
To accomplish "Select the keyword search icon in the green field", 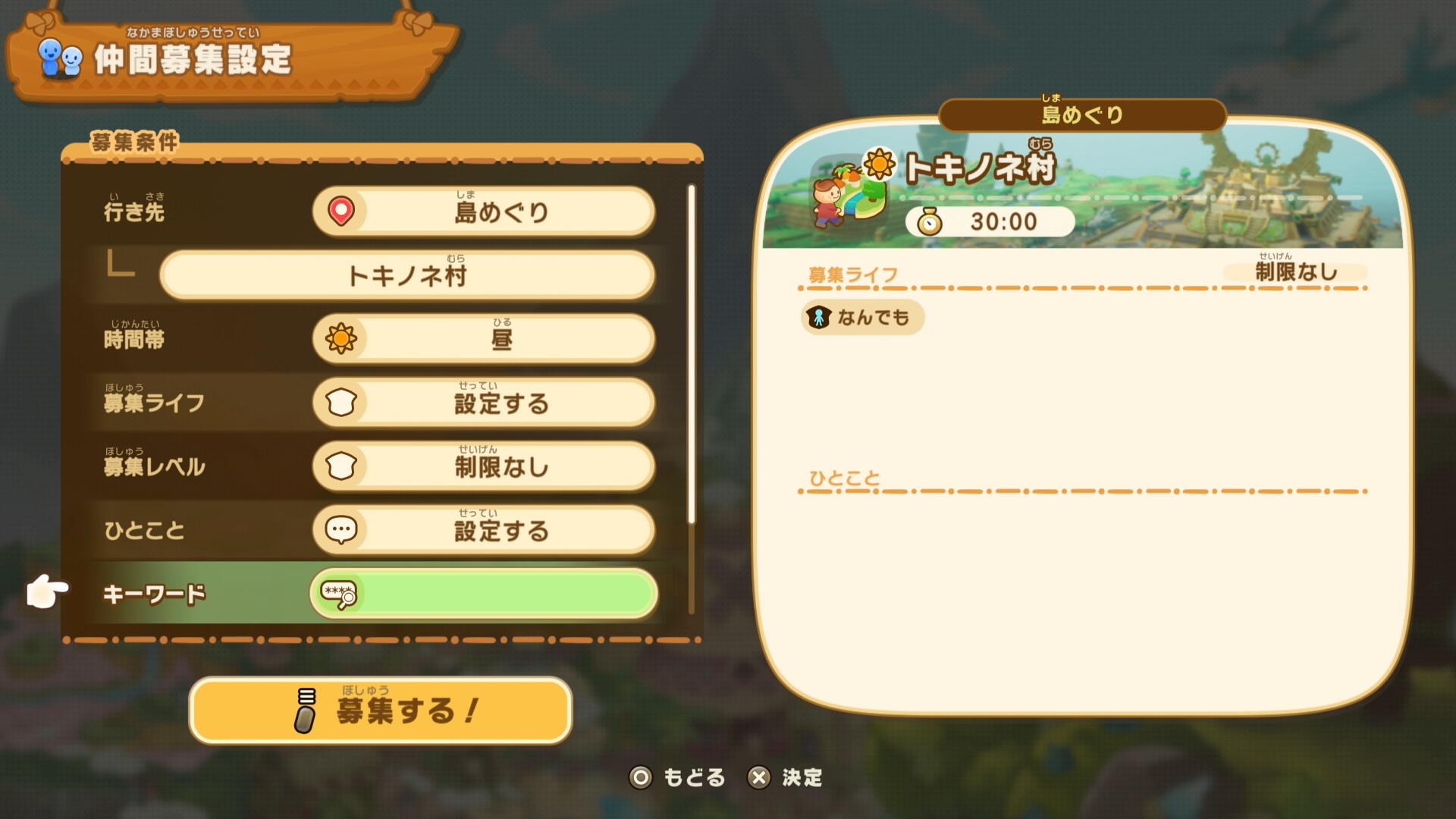I will click(339, 595).
